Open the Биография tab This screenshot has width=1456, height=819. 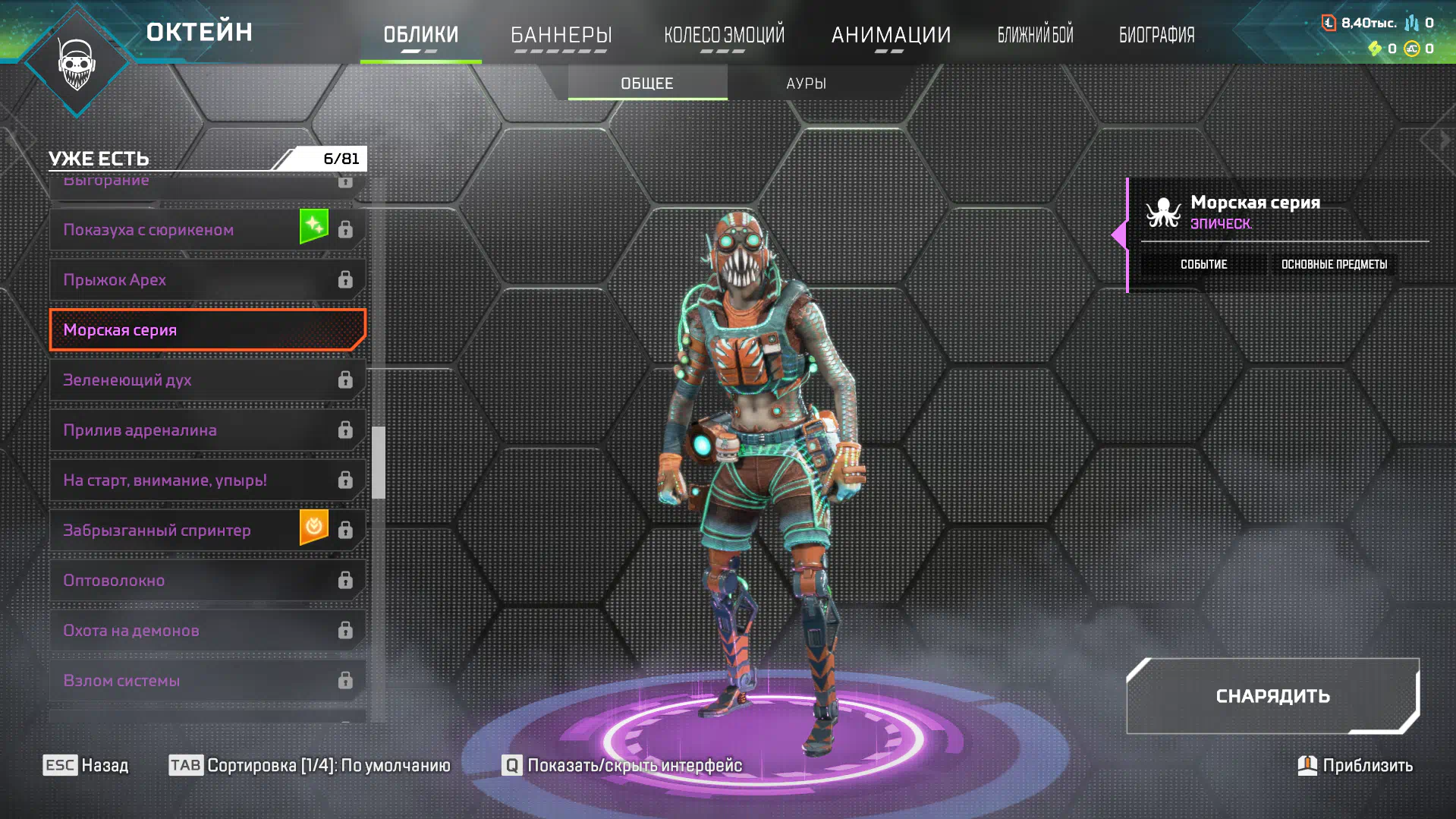pos(1156,35)
